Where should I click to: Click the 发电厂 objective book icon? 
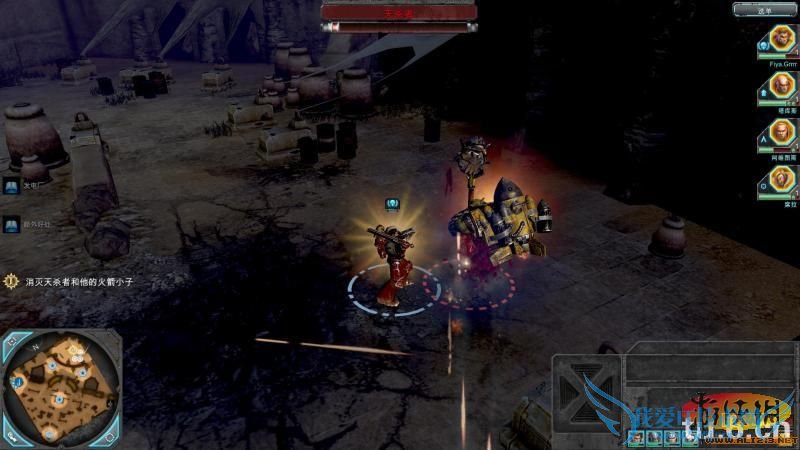pos(10,186)
